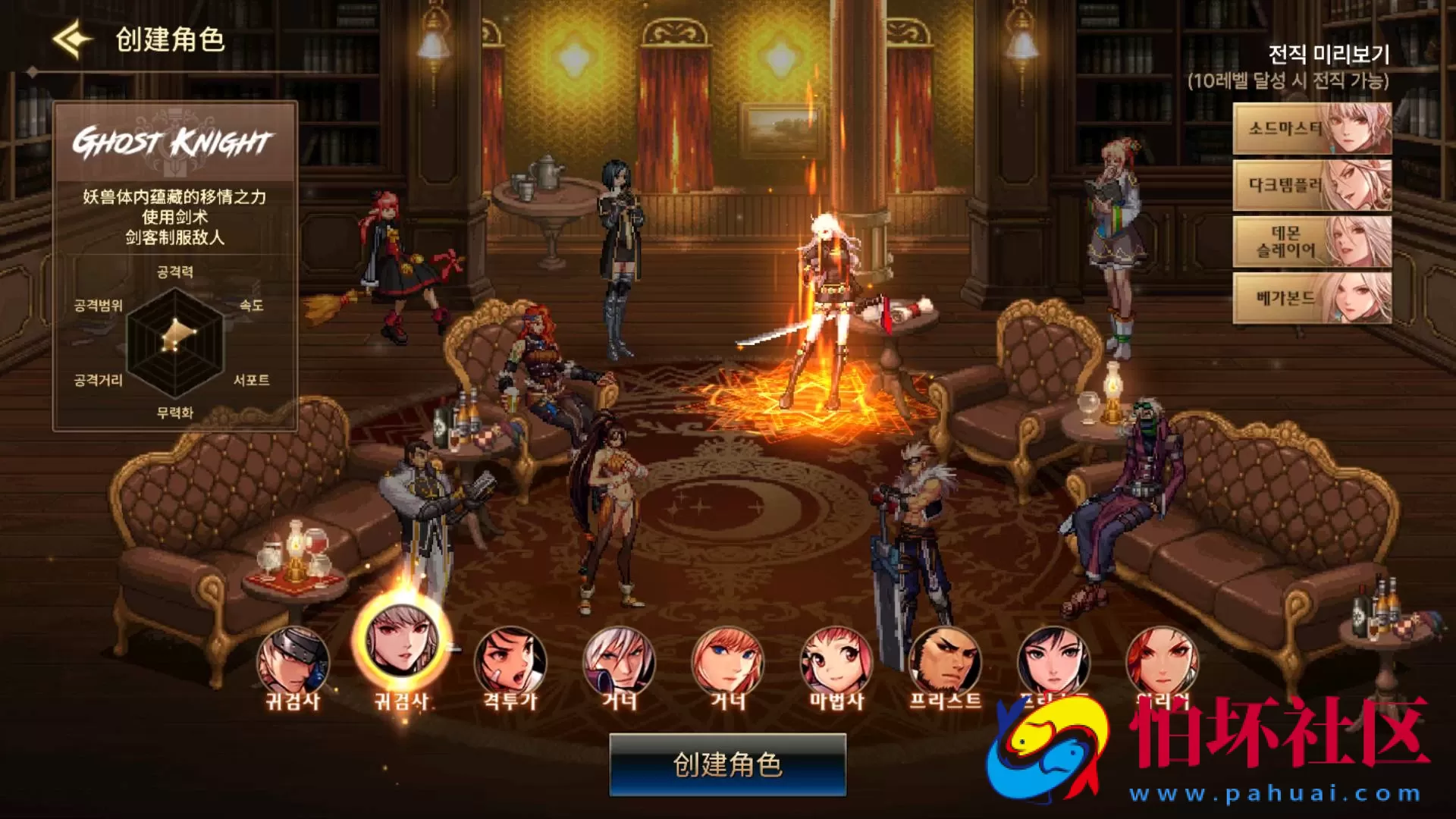1456x819 pixels.
Task: Select the black-haired female priest portrait
Action: pyautogui.click(x=1053, y=661)
